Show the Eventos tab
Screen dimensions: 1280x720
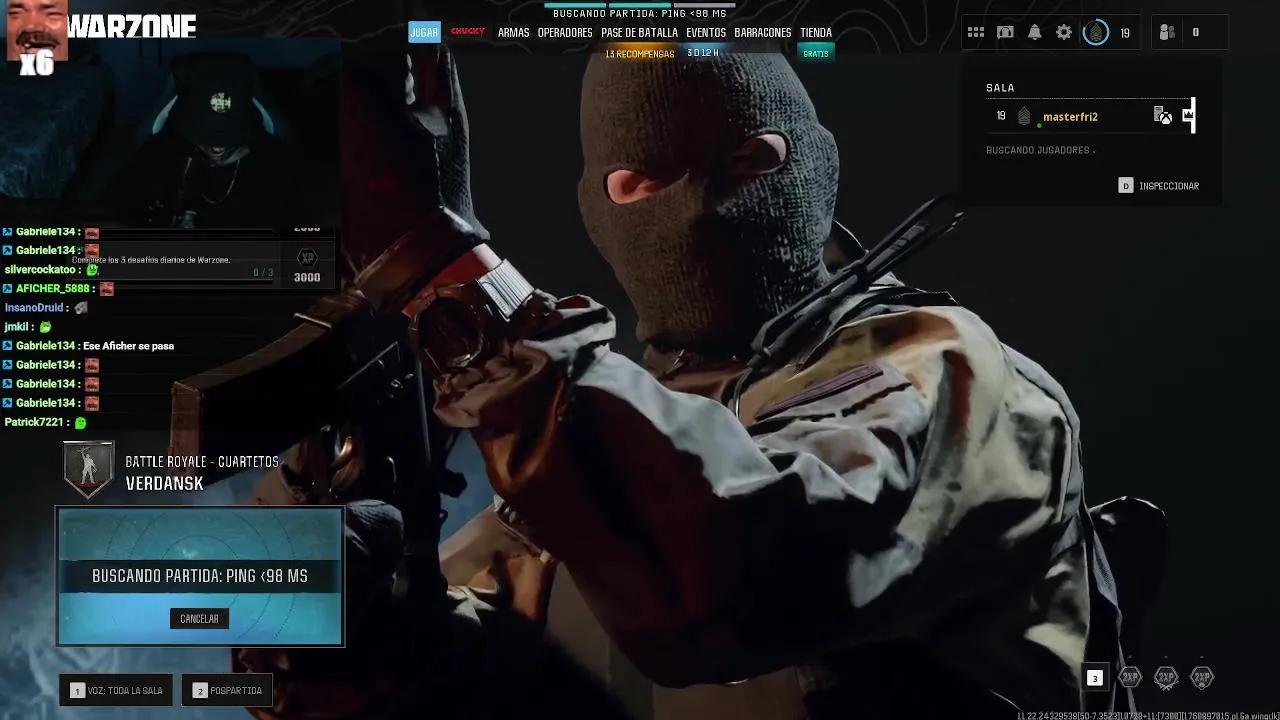click(x=706, y=32)
